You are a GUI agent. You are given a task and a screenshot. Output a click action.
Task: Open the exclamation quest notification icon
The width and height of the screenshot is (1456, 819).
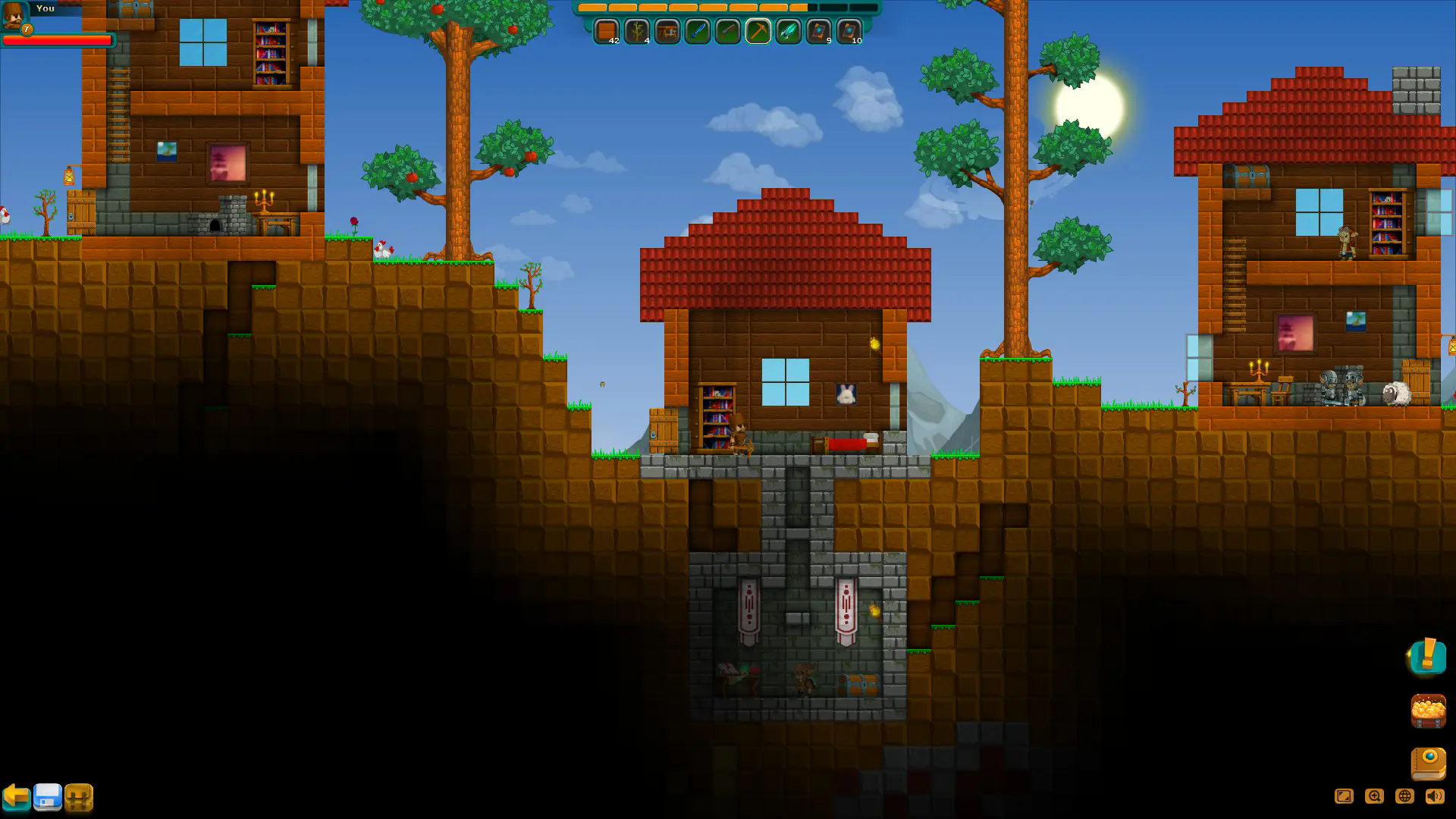(1427, 659)
